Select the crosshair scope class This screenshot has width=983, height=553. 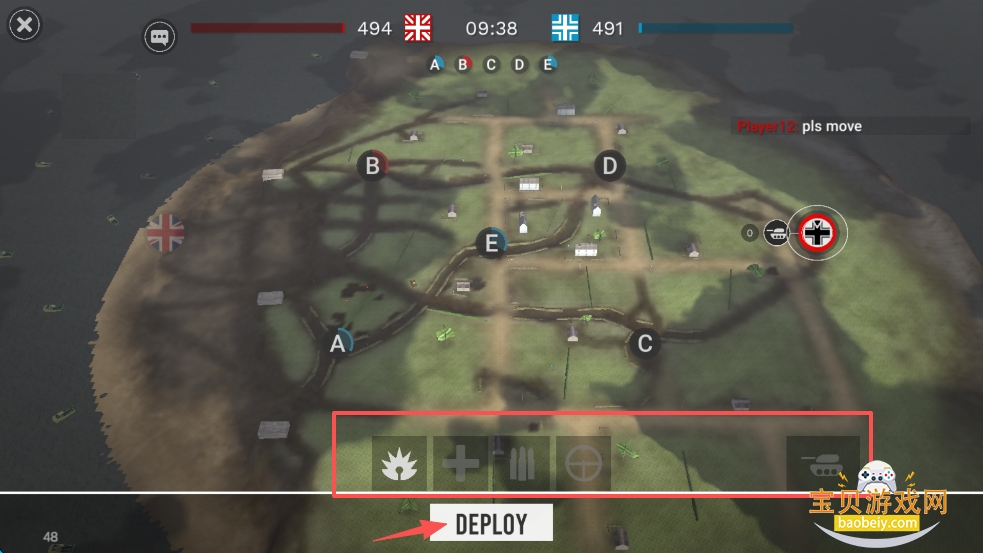coord(583,463)
